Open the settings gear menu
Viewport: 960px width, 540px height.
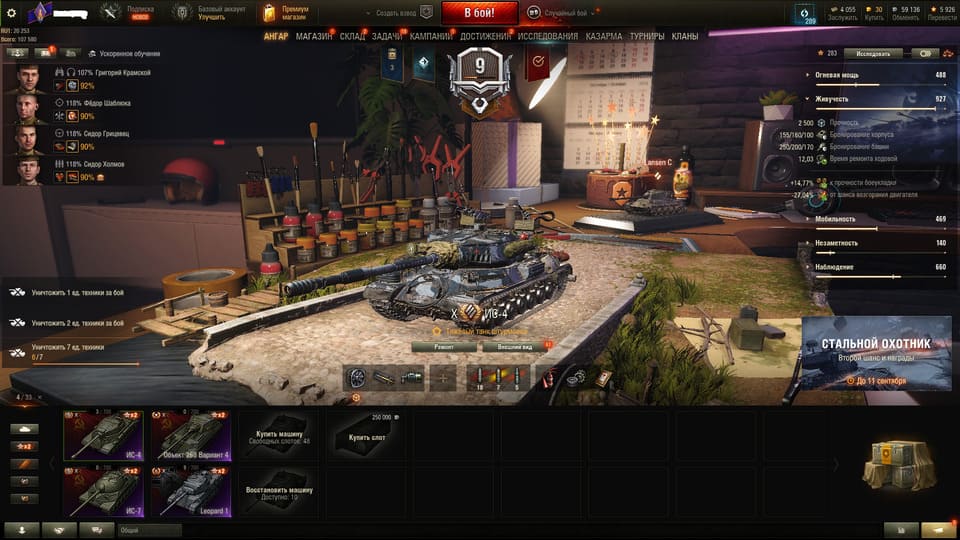point(12,13)
